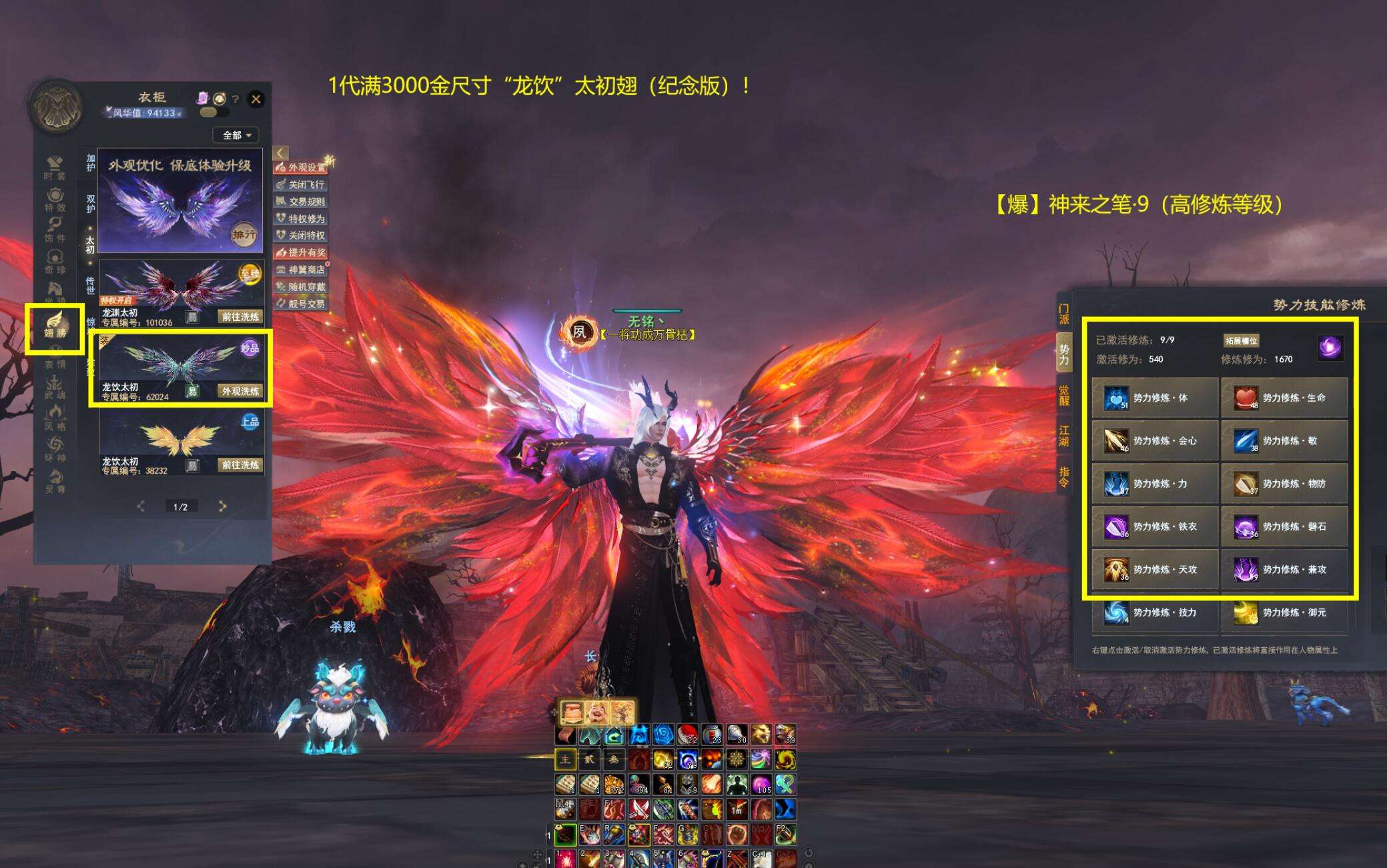Click 前往洗炼 on the 龙渊太初 wings
The height and width of the screenshot is (868, 1387).
(240, 317)
